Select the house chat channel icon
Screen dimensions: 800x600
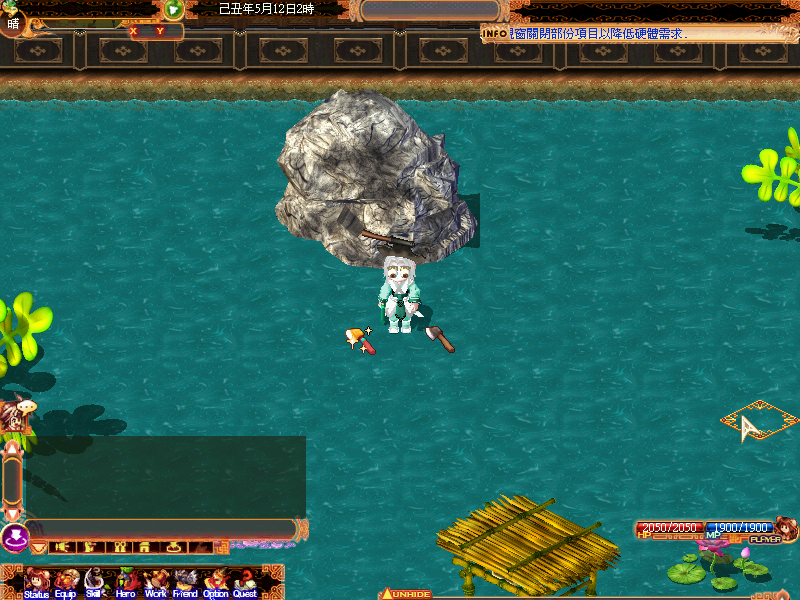[144, 547]
